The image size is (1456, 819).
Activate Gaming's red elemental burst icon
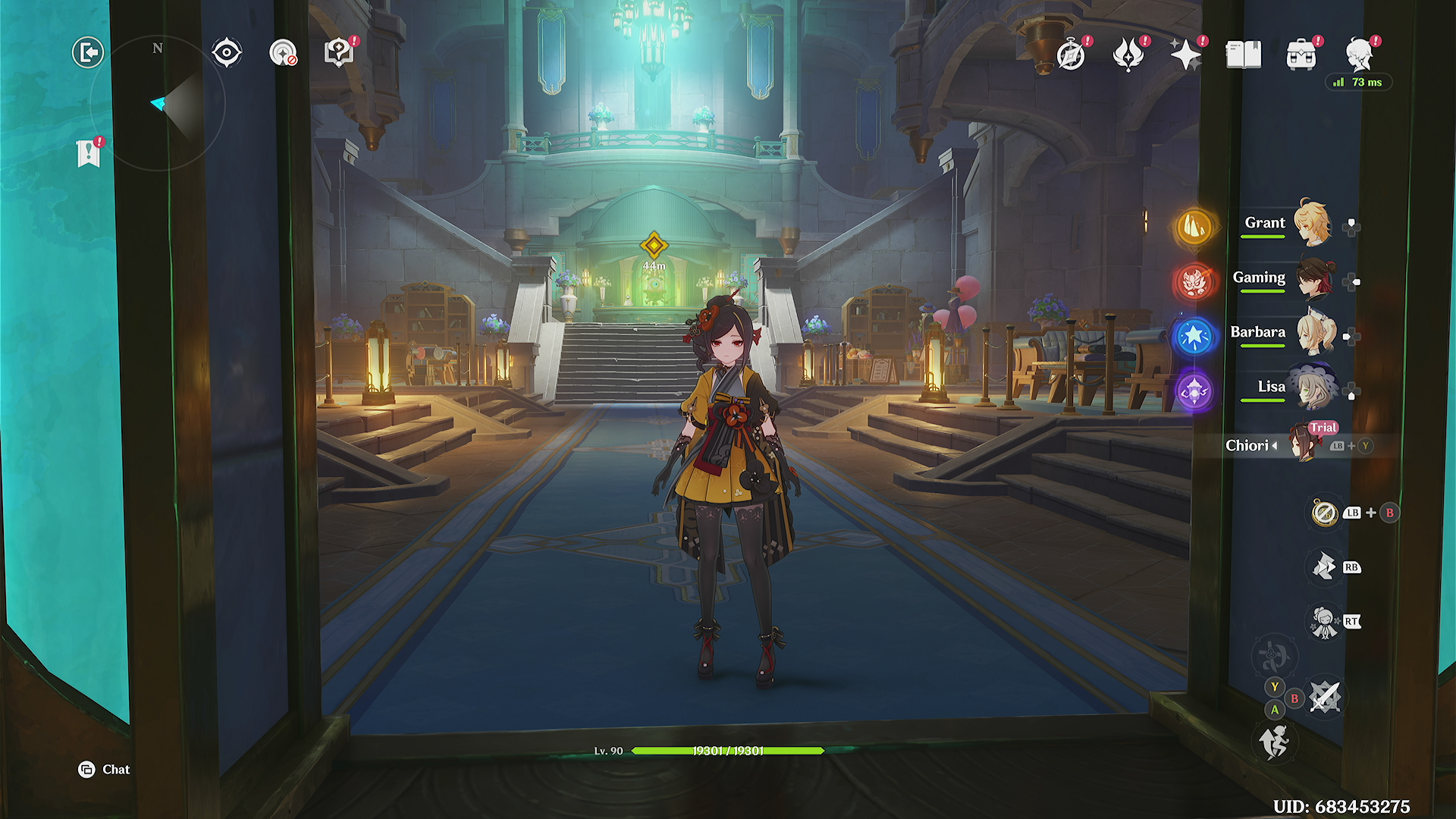point(1194,281)
